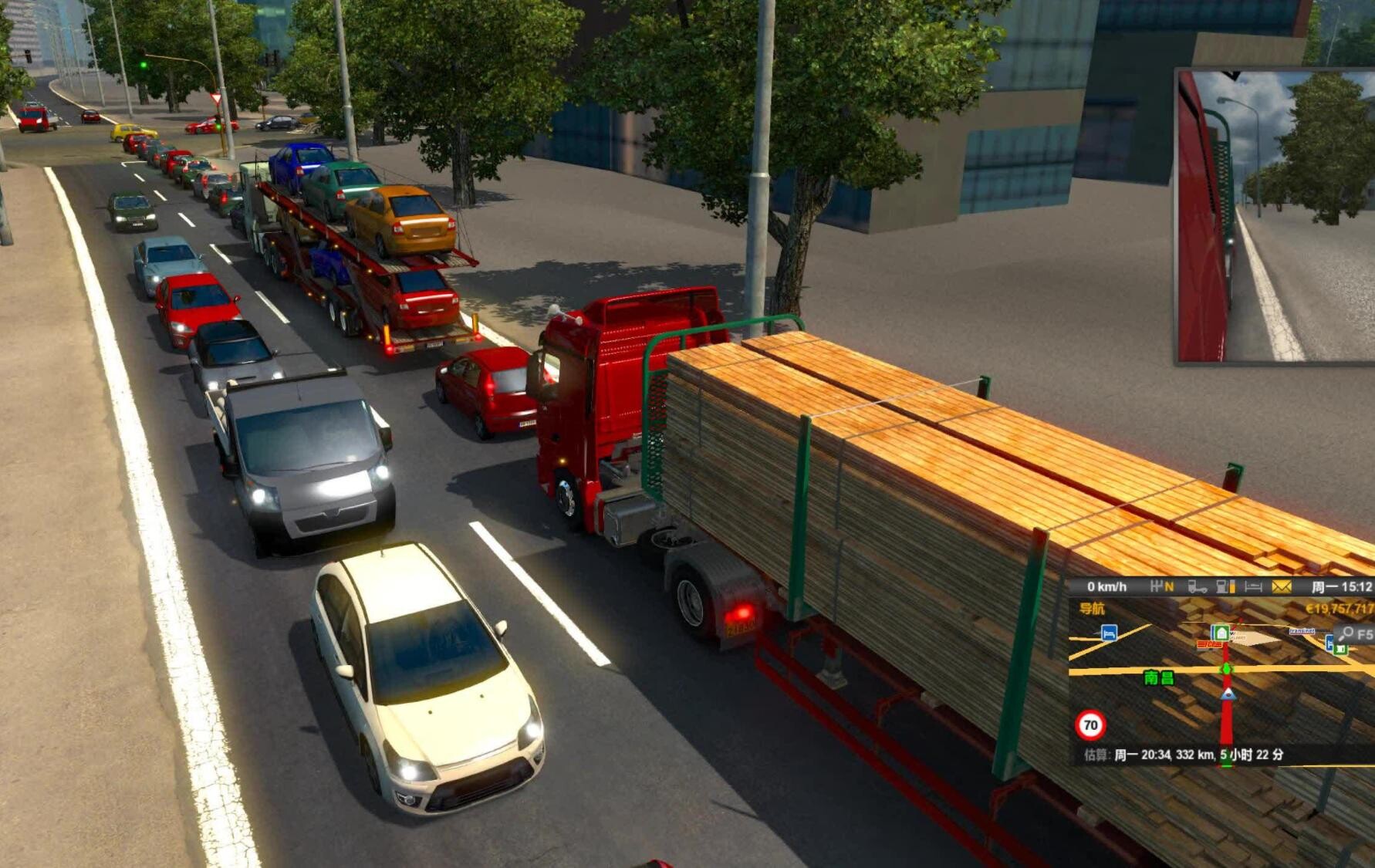Select the green garage marker on map

1220,633
